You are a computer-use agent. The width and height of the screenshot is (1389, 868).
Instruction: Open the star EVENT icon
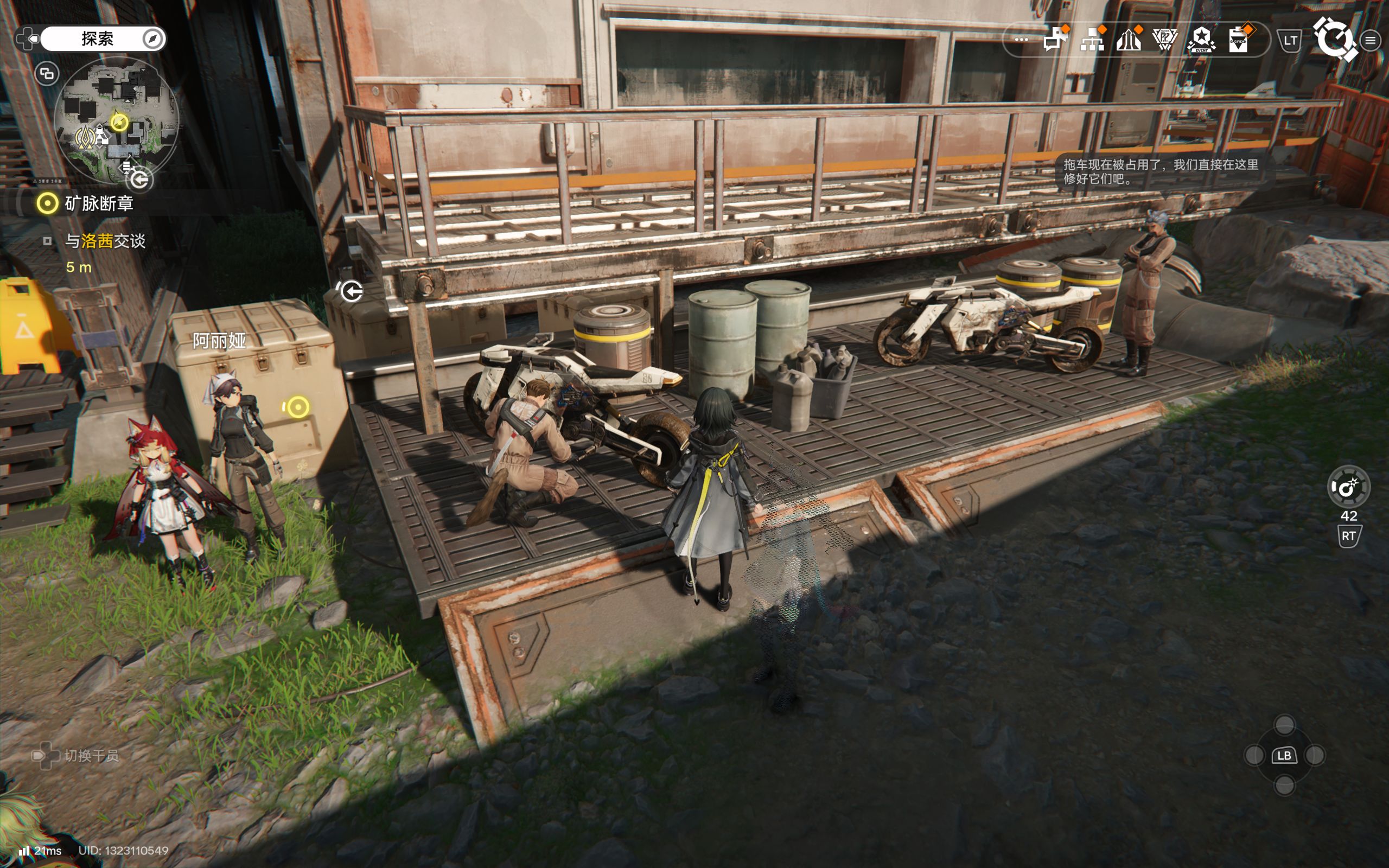point(1201,40)
